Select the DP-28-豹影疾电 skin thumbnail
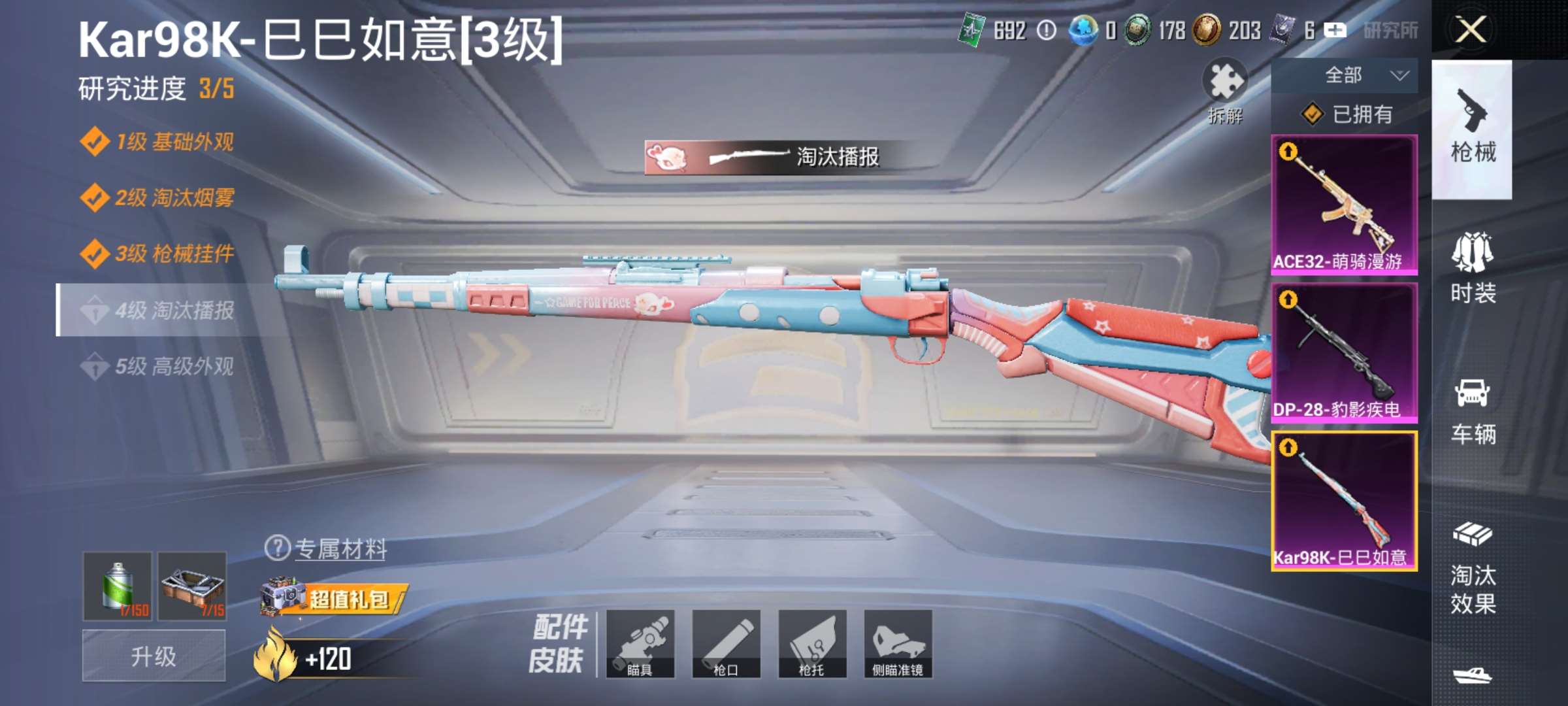Image resolution: width=1568 pixels, height=706 pixels. tap(1344, 352)
